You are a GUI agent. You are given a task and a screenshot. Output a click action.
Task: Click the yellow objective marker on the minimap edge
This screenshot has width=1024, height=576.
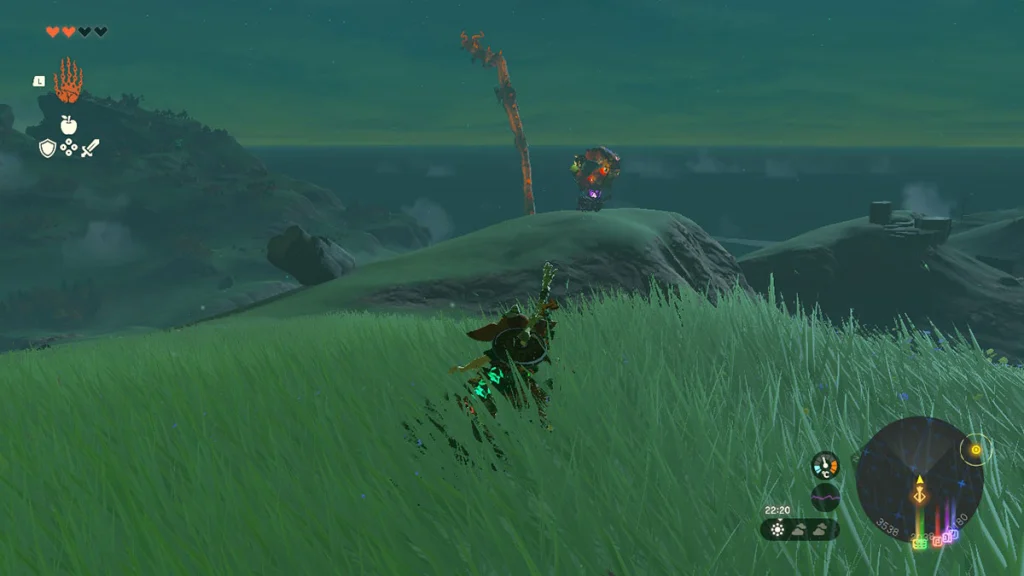pyautogui.click(x=975, y=451)
